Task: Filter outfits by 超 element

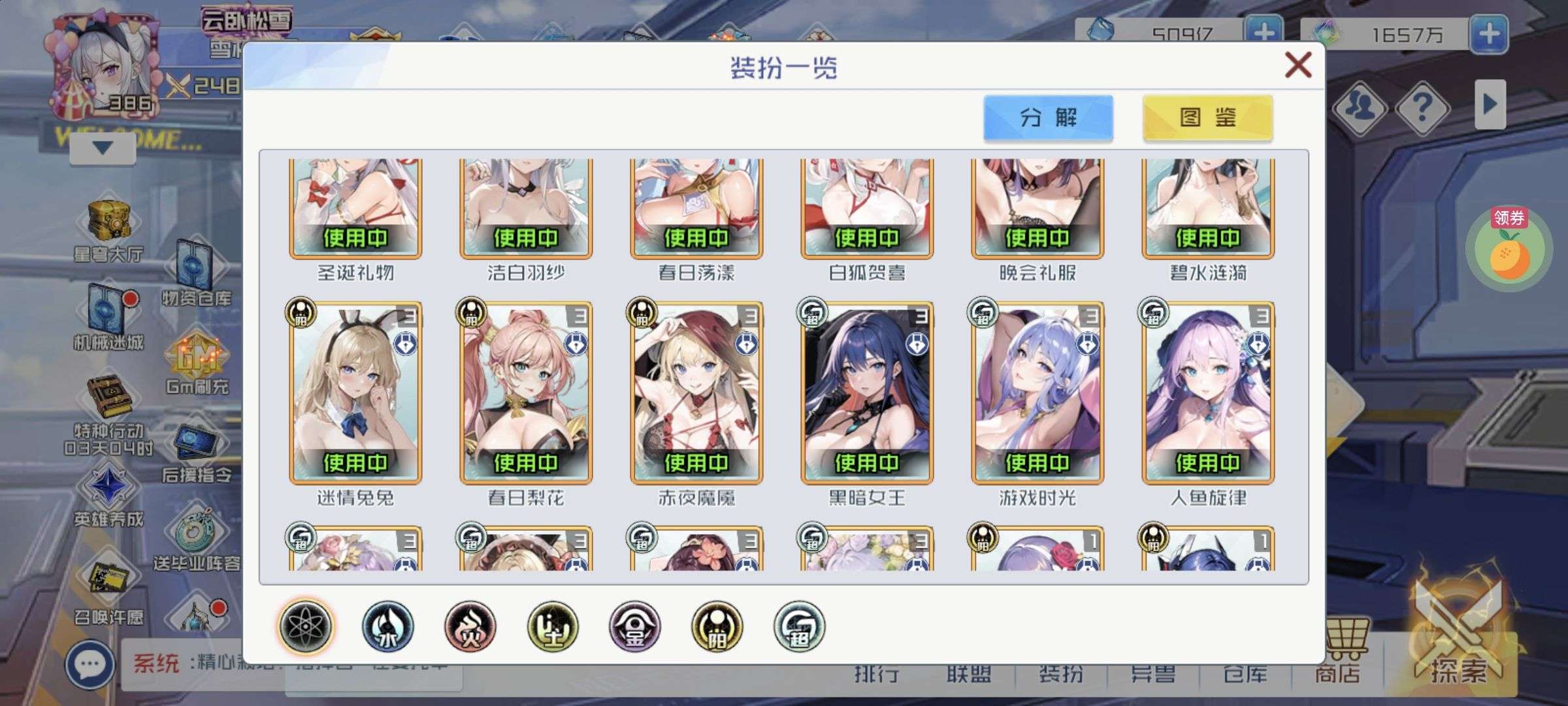Action: (799, 626)
